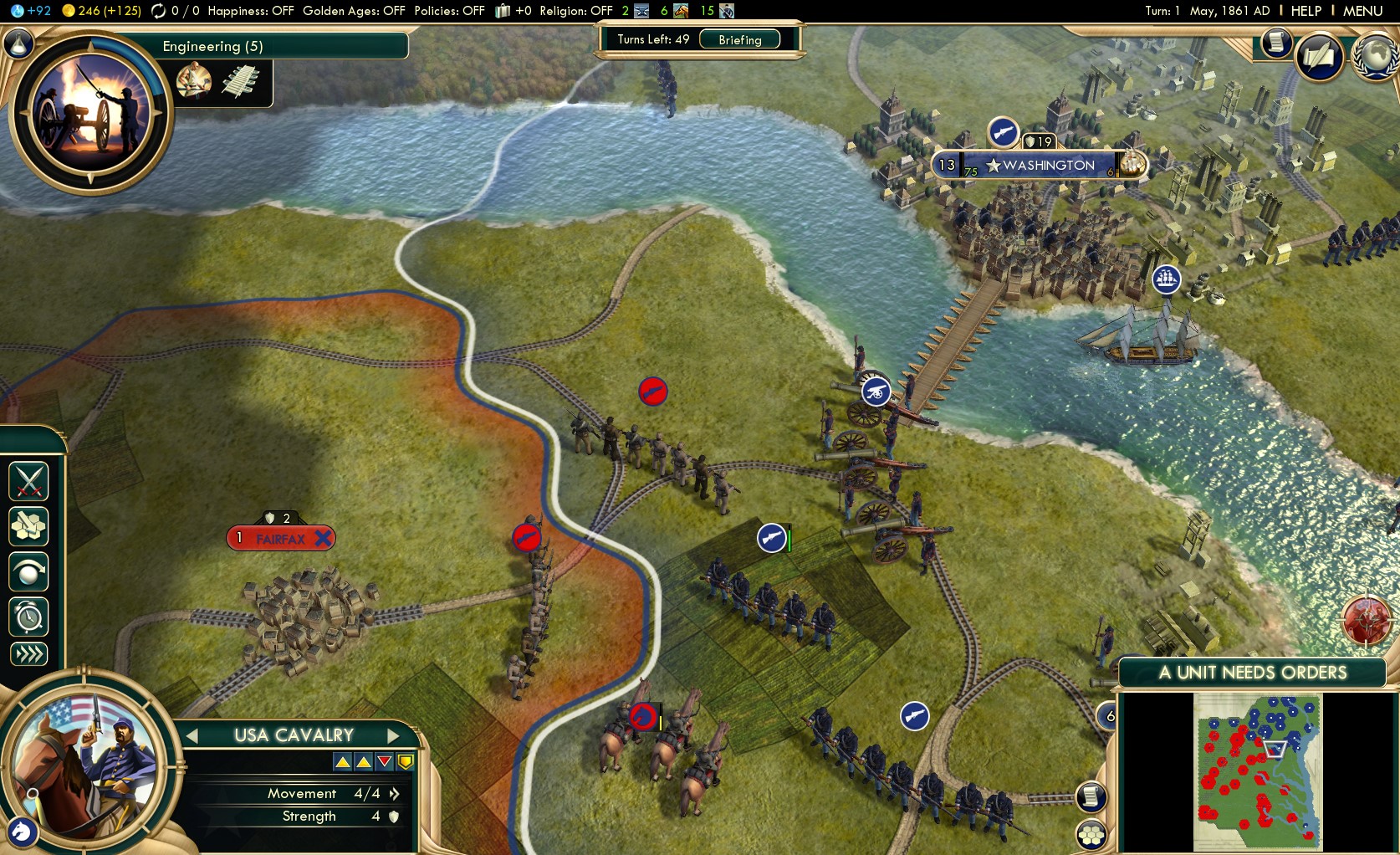Open the game MENU
The height and width of the screenshot is (855, 1400).
pyautogui.click(x=1362, y=11)
